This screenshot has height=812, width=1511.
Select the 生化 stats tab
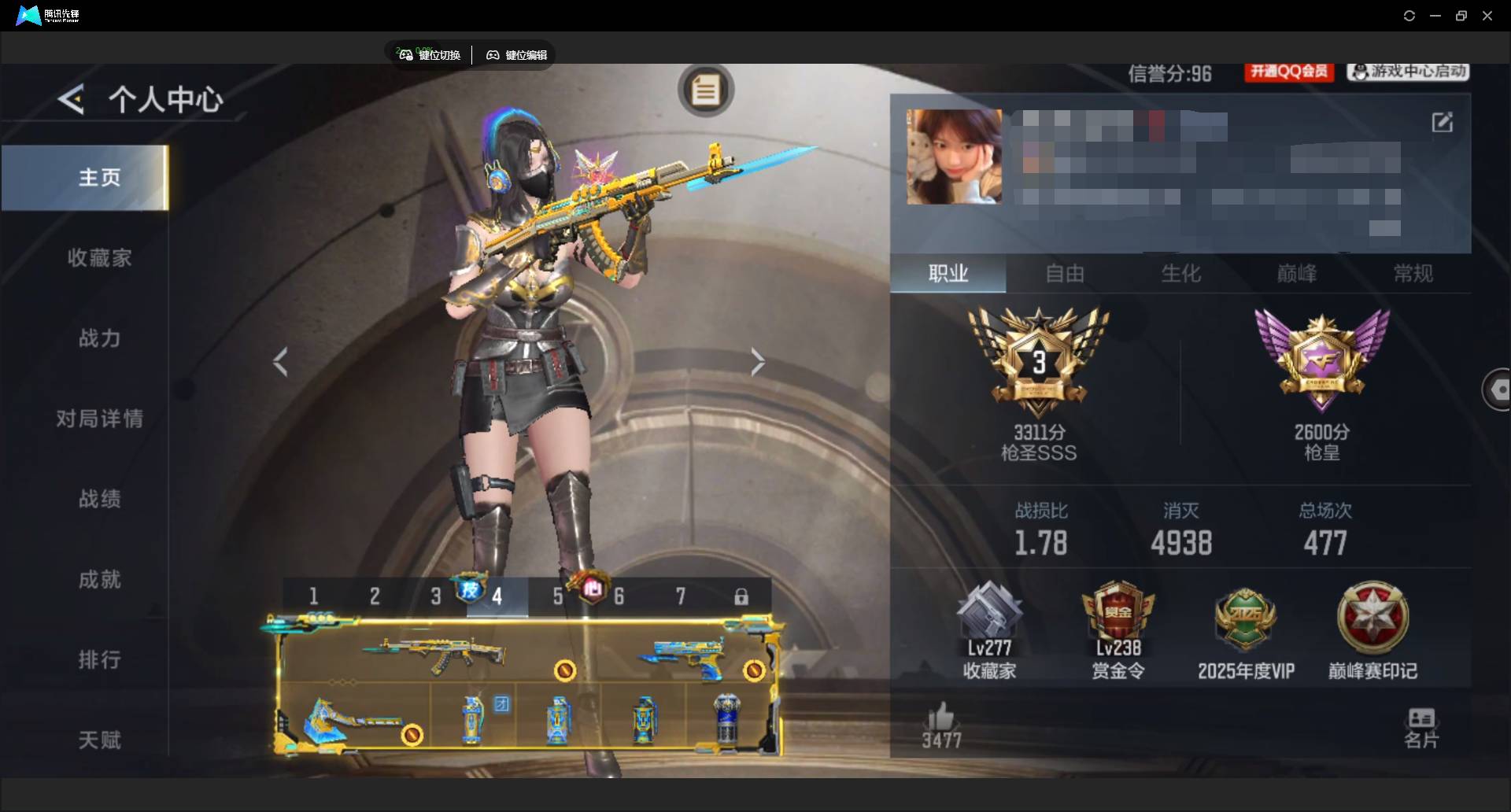[1180, 274]
